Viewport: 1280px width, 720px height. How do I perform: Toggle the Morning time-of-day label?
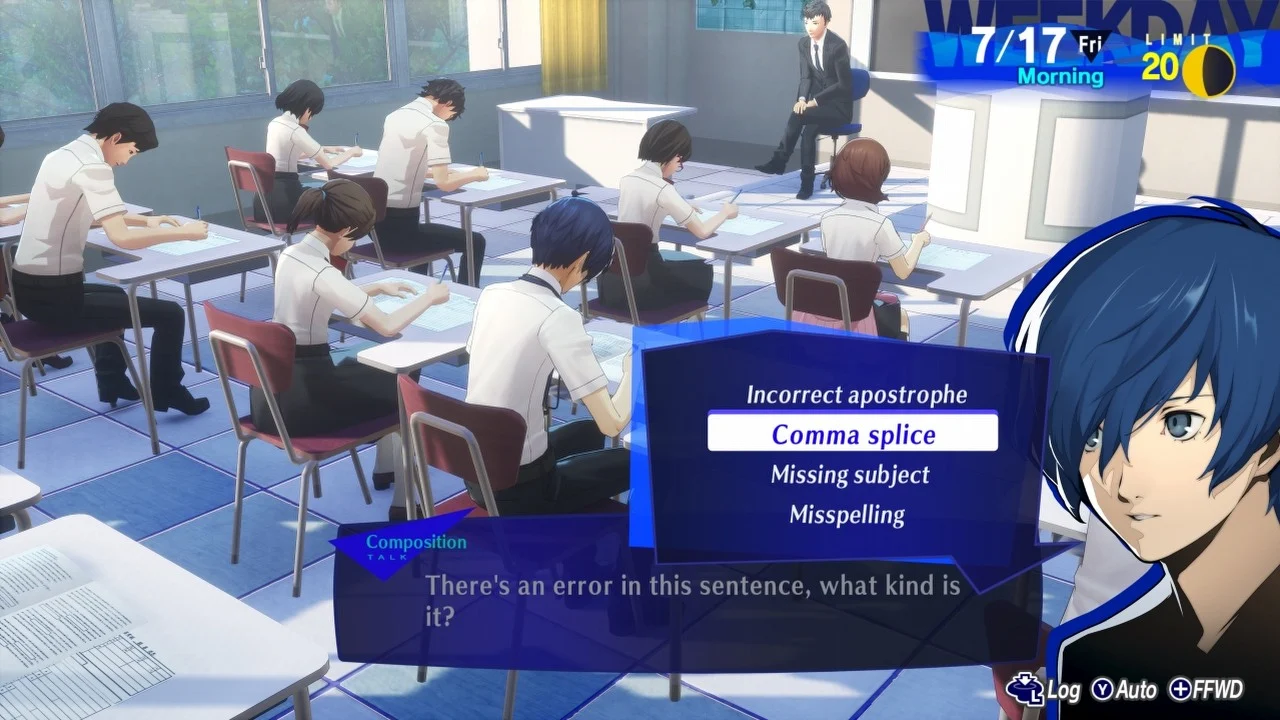(1060, 77)
